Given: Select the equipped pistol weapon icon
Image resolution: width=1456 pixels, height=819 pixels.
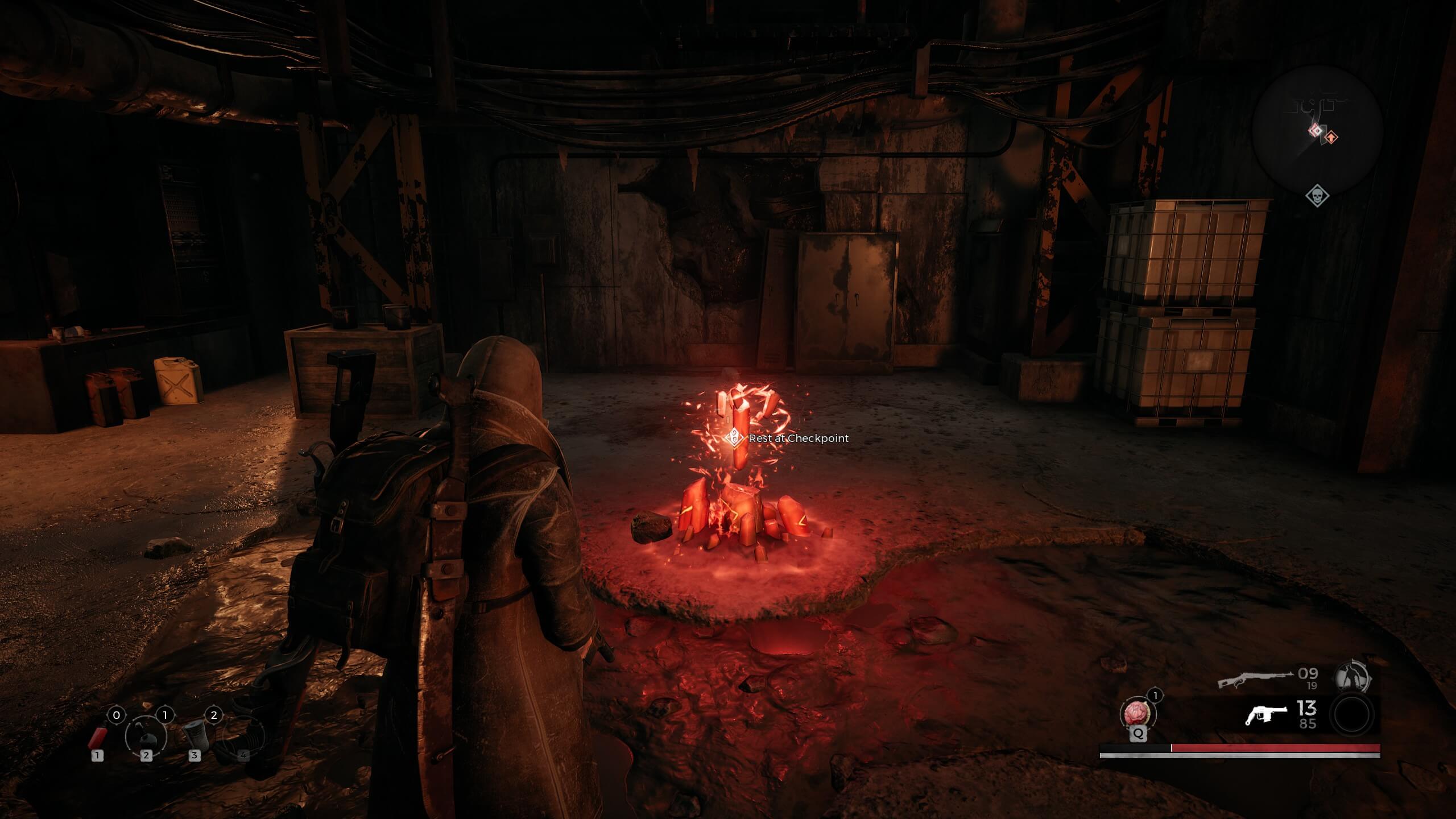Looking at the screenshot, I should click(x=1266, y=715).
